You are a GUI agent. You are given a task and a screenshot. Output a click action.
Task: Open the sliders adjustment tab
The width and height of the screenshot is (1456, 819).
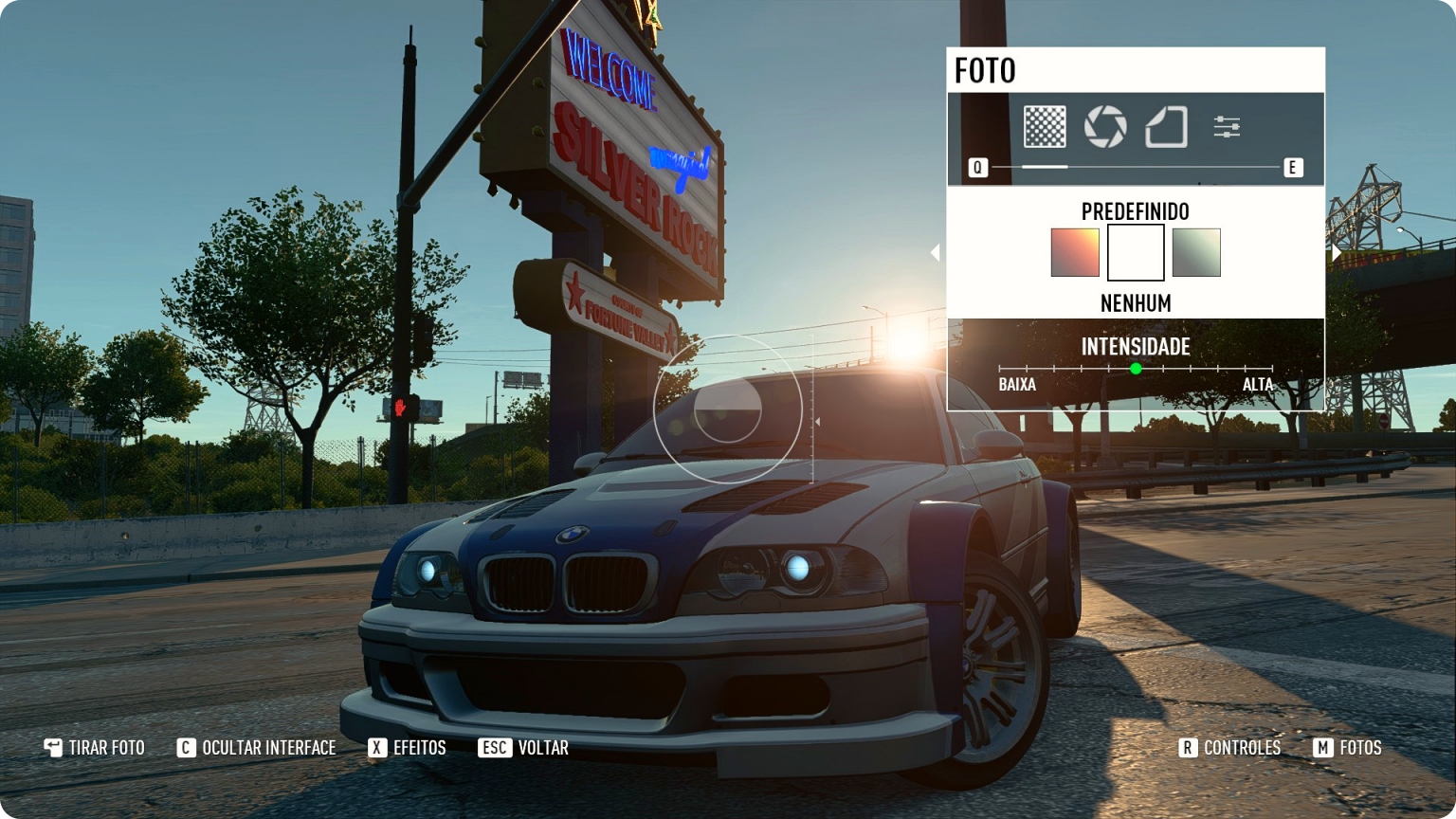[1227, 127]
